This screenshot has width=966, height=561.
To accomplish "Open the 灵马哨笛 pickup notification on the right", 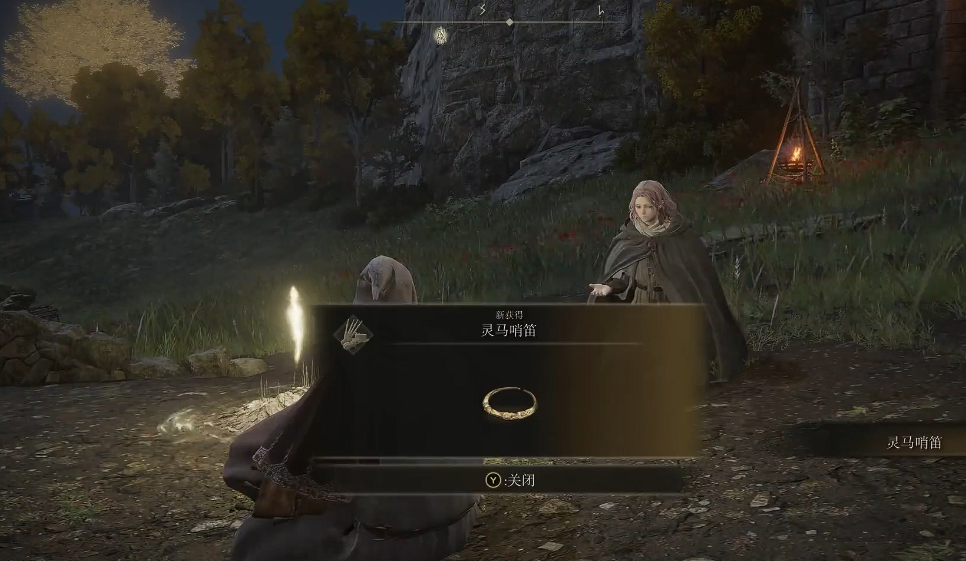I will [912, 441].
